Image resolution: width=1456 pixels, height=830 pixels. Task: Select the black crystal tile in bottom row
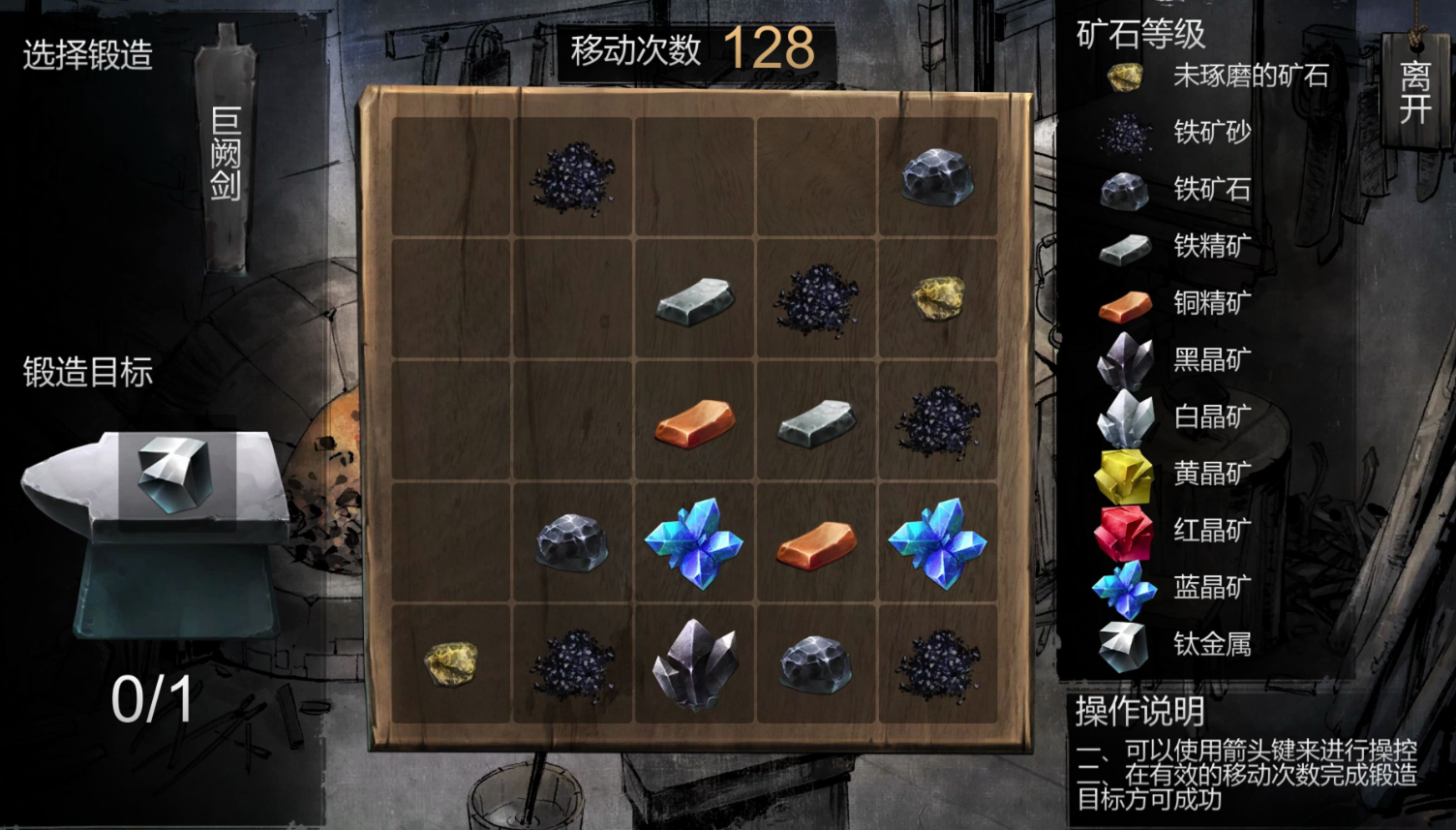(693, 663)
